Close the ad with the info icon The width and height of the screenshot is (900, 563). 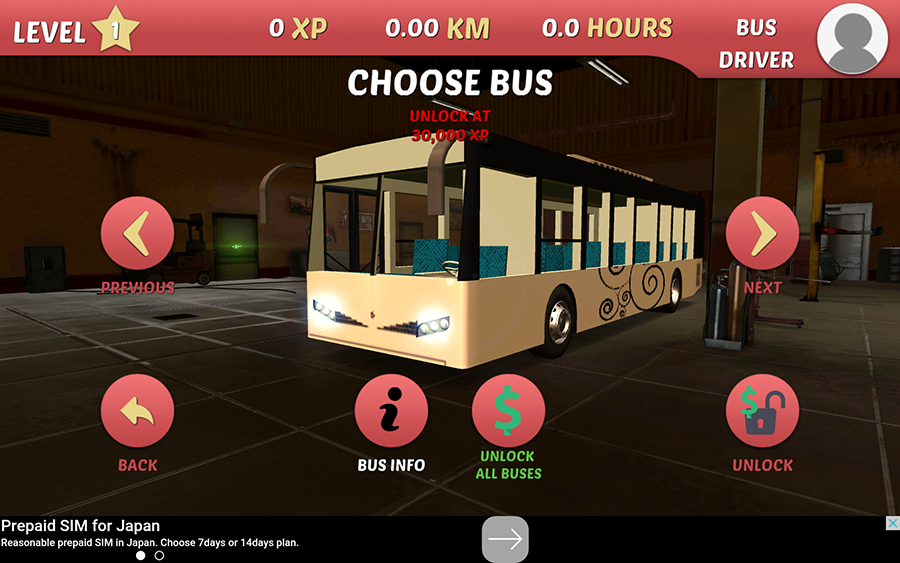(x=891, y=524)
